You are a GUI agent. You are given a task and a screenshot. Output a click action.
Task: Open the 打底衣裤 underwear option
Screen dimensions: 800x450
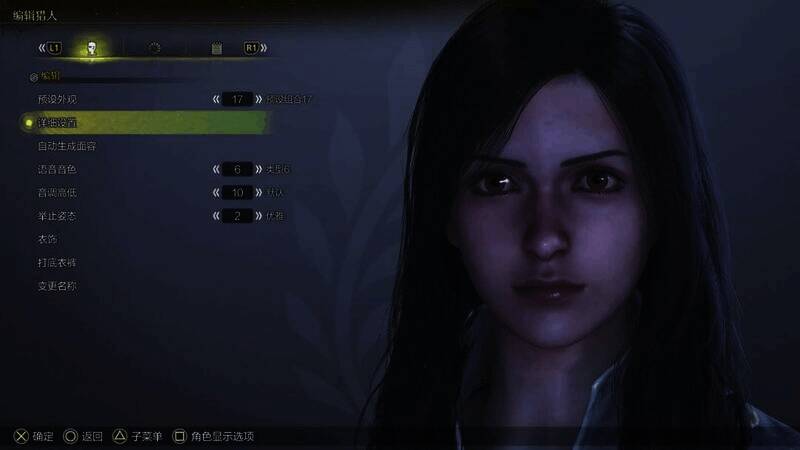(x=56, y=262)
